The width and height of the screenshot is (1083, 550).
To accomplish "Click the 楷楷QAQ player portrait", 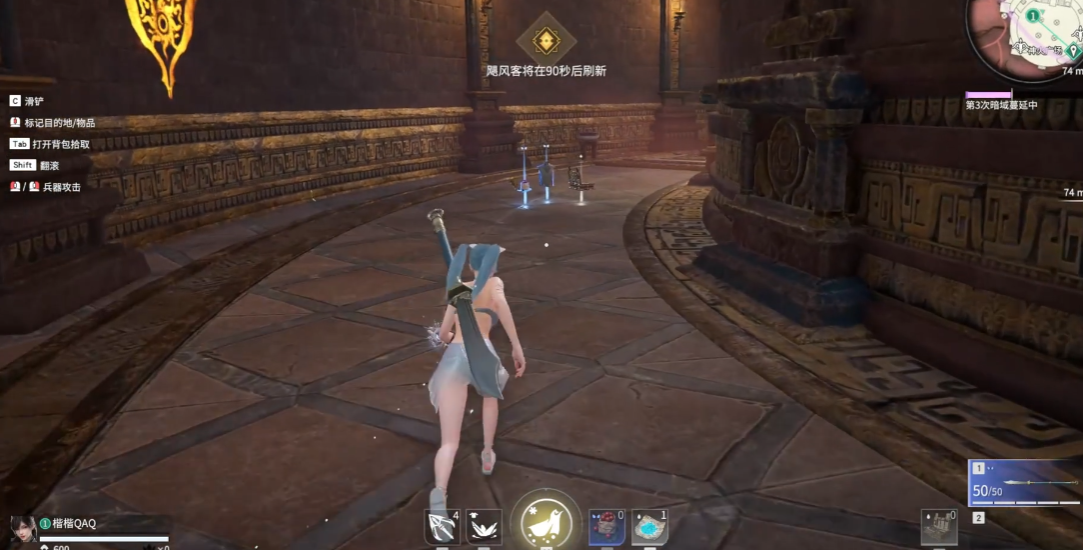I will coord(23,528).
